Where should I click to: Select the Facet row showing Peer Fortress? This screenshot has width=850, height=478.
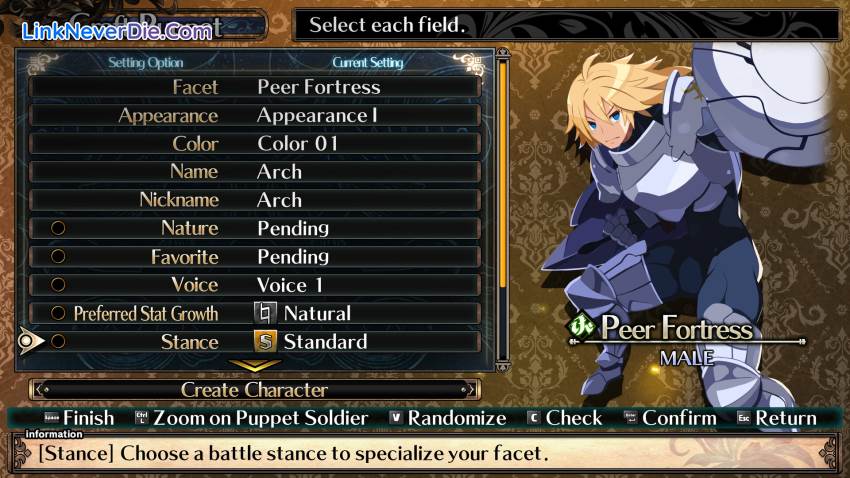click(x=255, y=87)
